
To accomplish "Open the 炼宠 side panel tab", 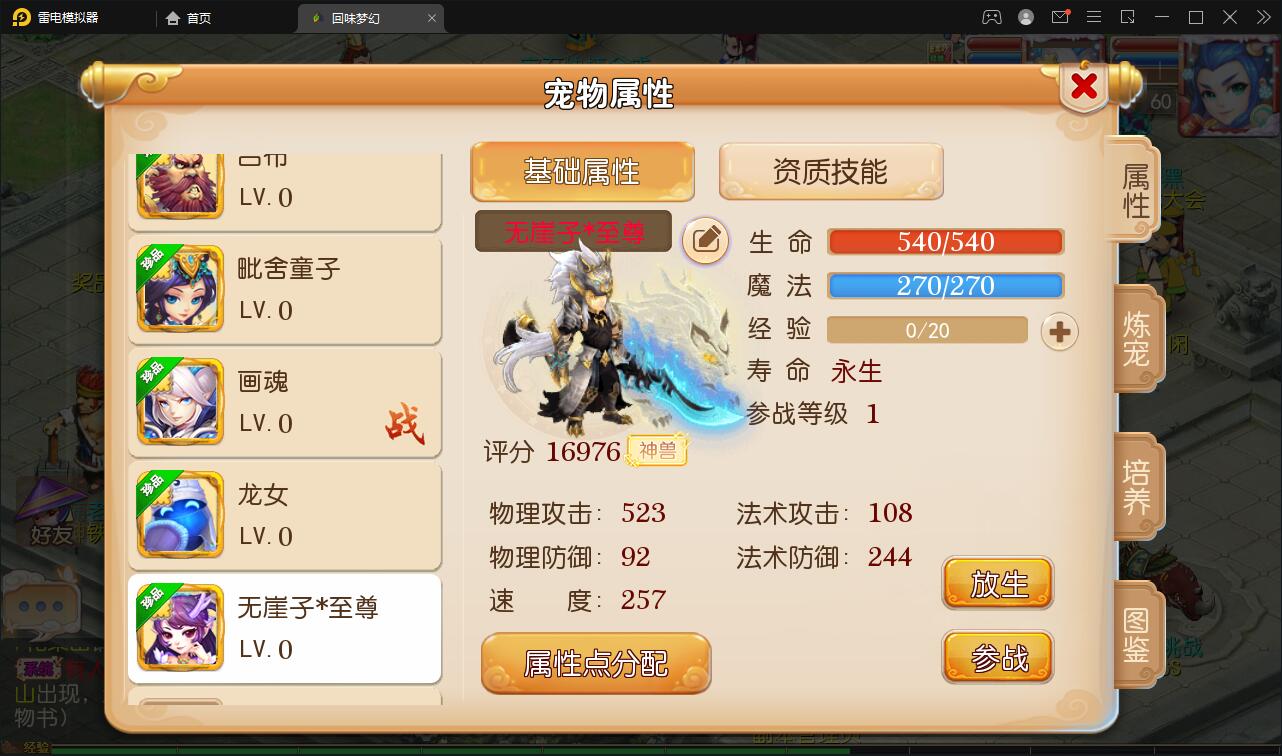I will tap(1139, 340).
